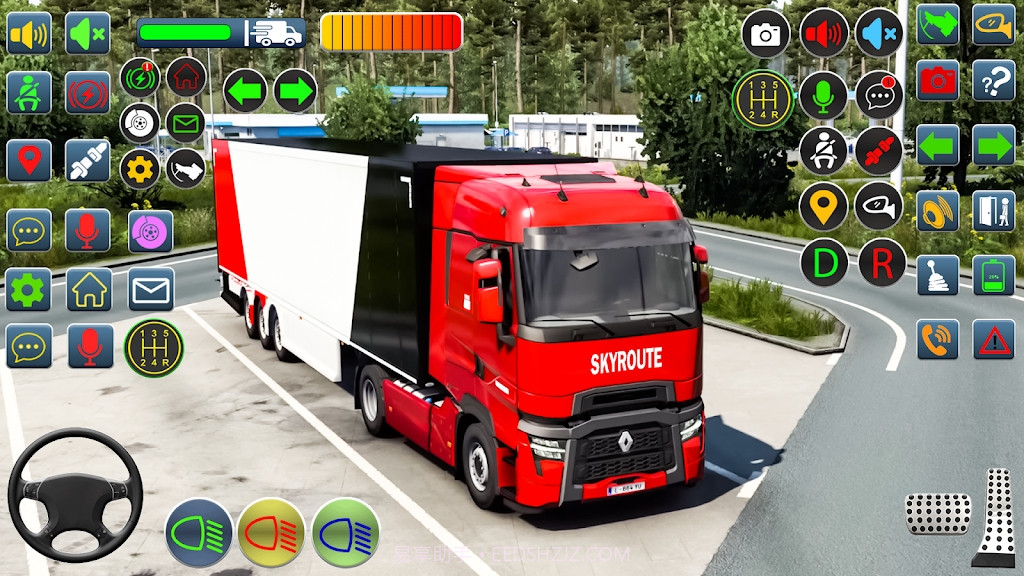The height and width of the screenshot is (576, 1024).
Task: Hit the wide brake pedal
Action: pyautogui.click(x=937, y=513)
